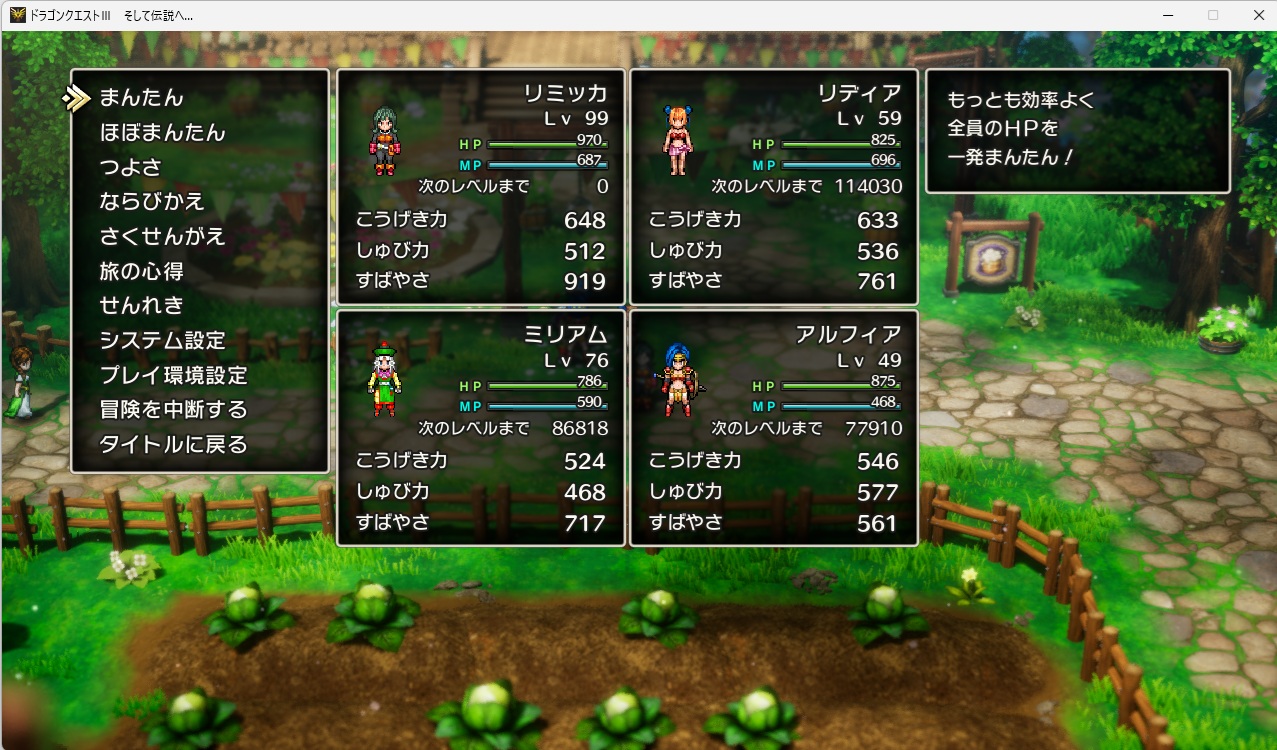This screenshot has width=1277, height=750.
Task: Select the リディア character panel
Action: pyautogui.click(x=774, y=187)
